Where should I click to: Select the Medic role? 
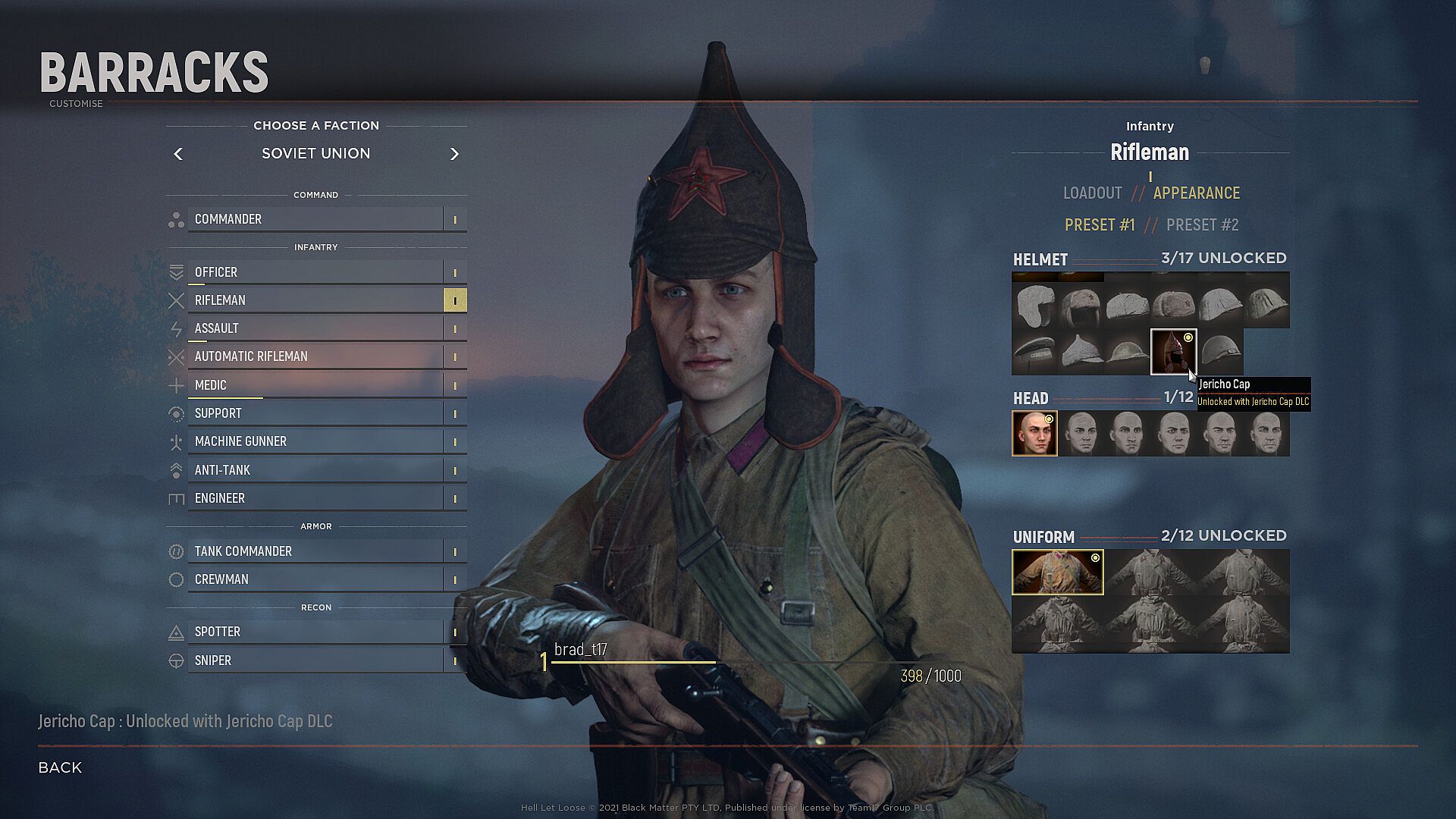click(x=315, y=385)
